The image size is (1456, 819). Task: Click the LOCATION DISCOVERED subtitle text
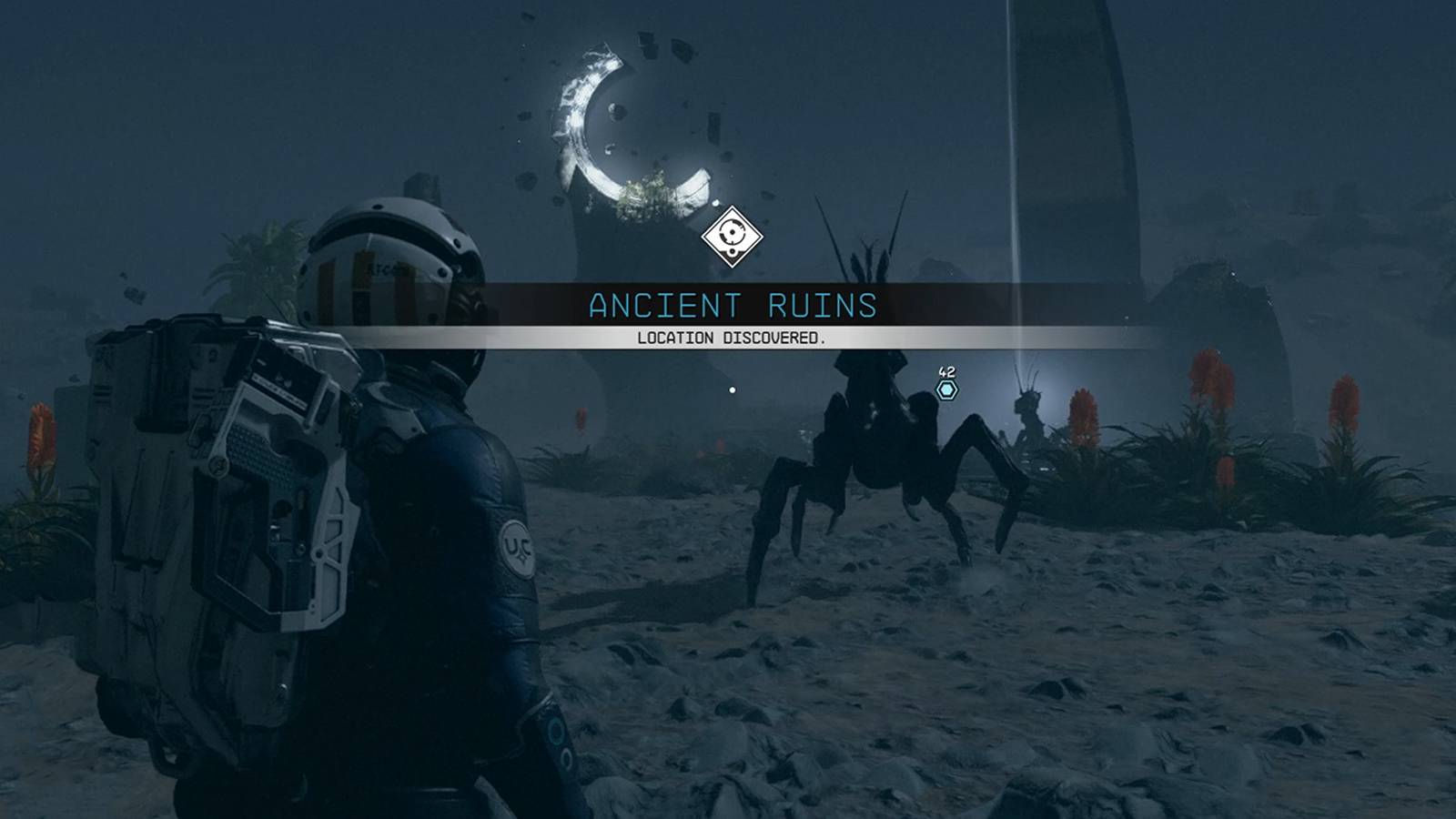pos(731,339)
